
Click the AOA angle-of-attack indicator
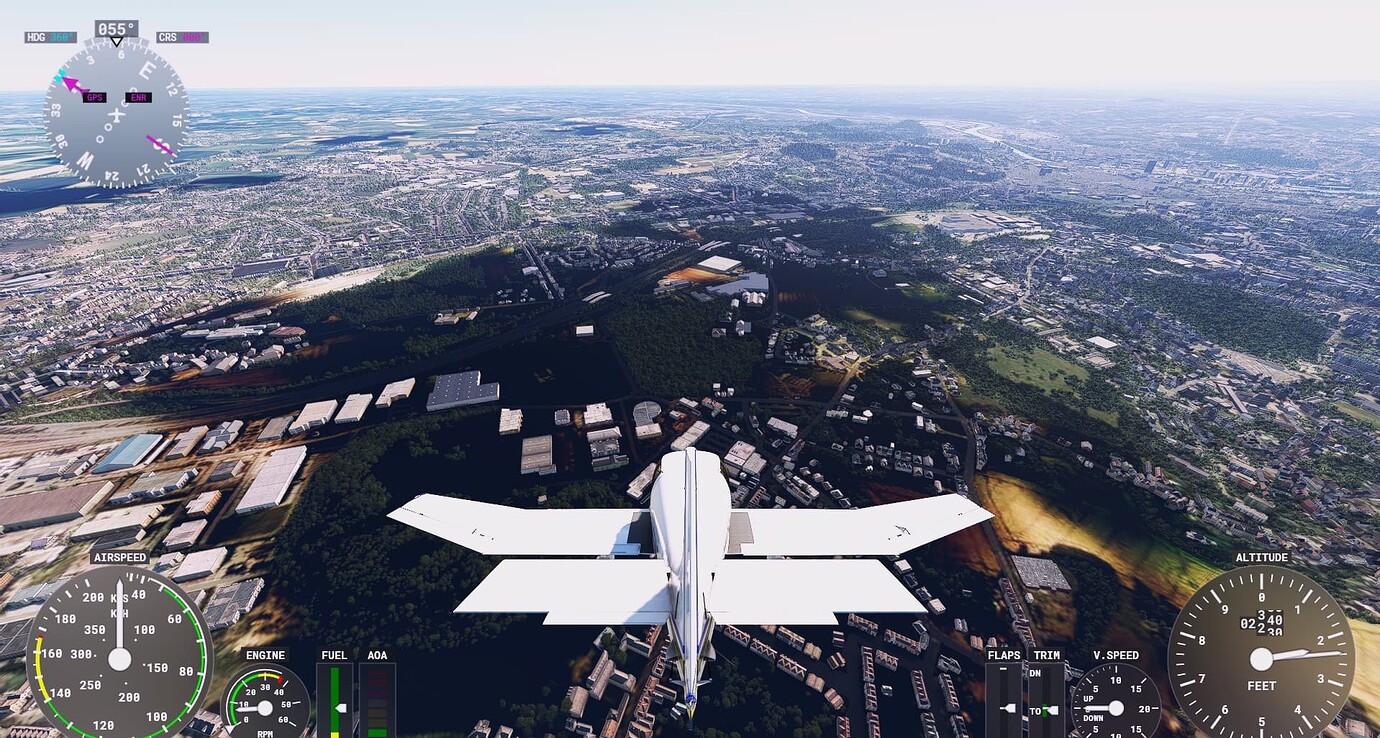(x=376, y=700)
